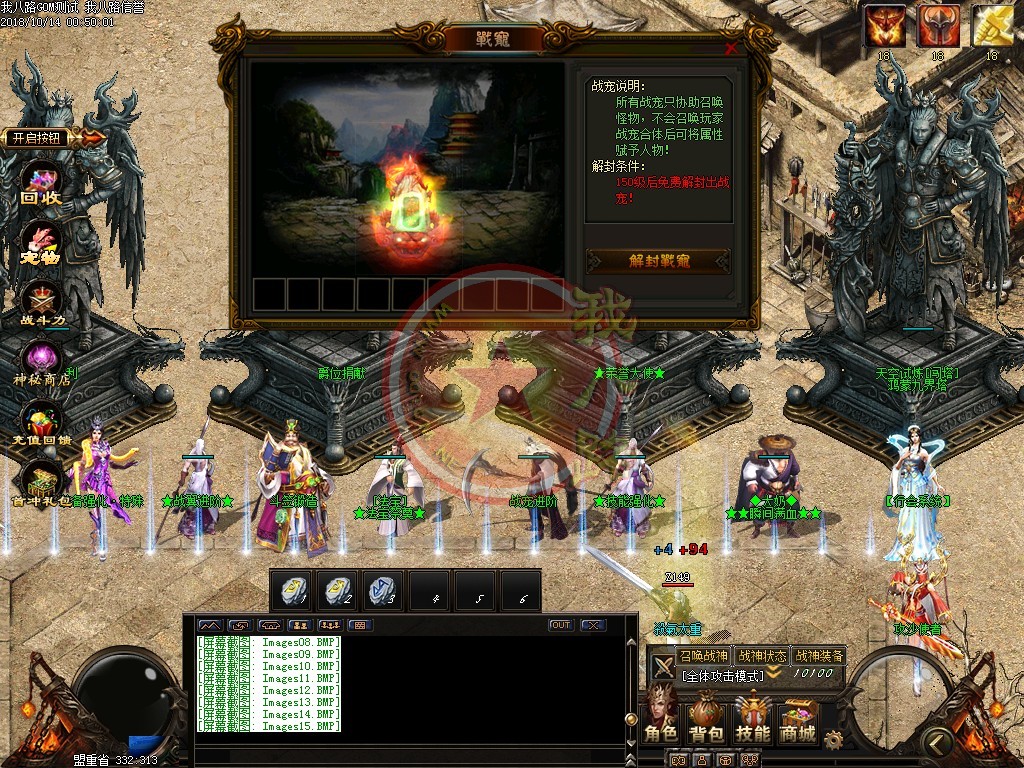This screenshot has height=768, width=1024.
Task: Open the 商城 item mall
Action: tap(798, 719)
